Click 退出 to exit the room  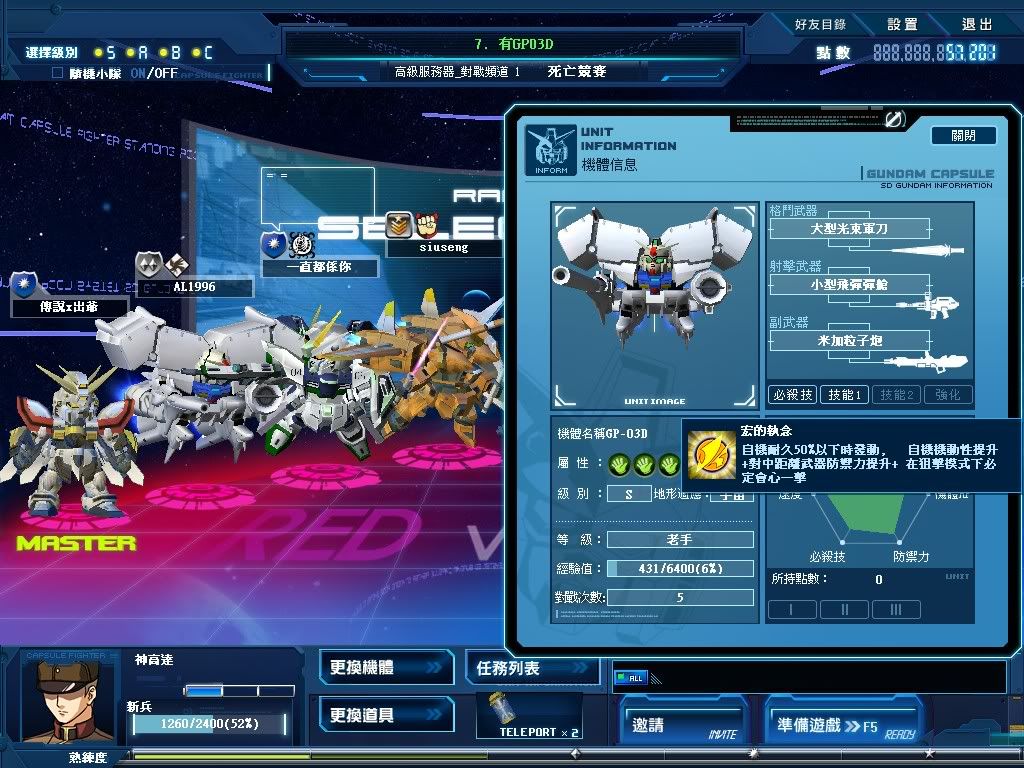coord(977,24)
